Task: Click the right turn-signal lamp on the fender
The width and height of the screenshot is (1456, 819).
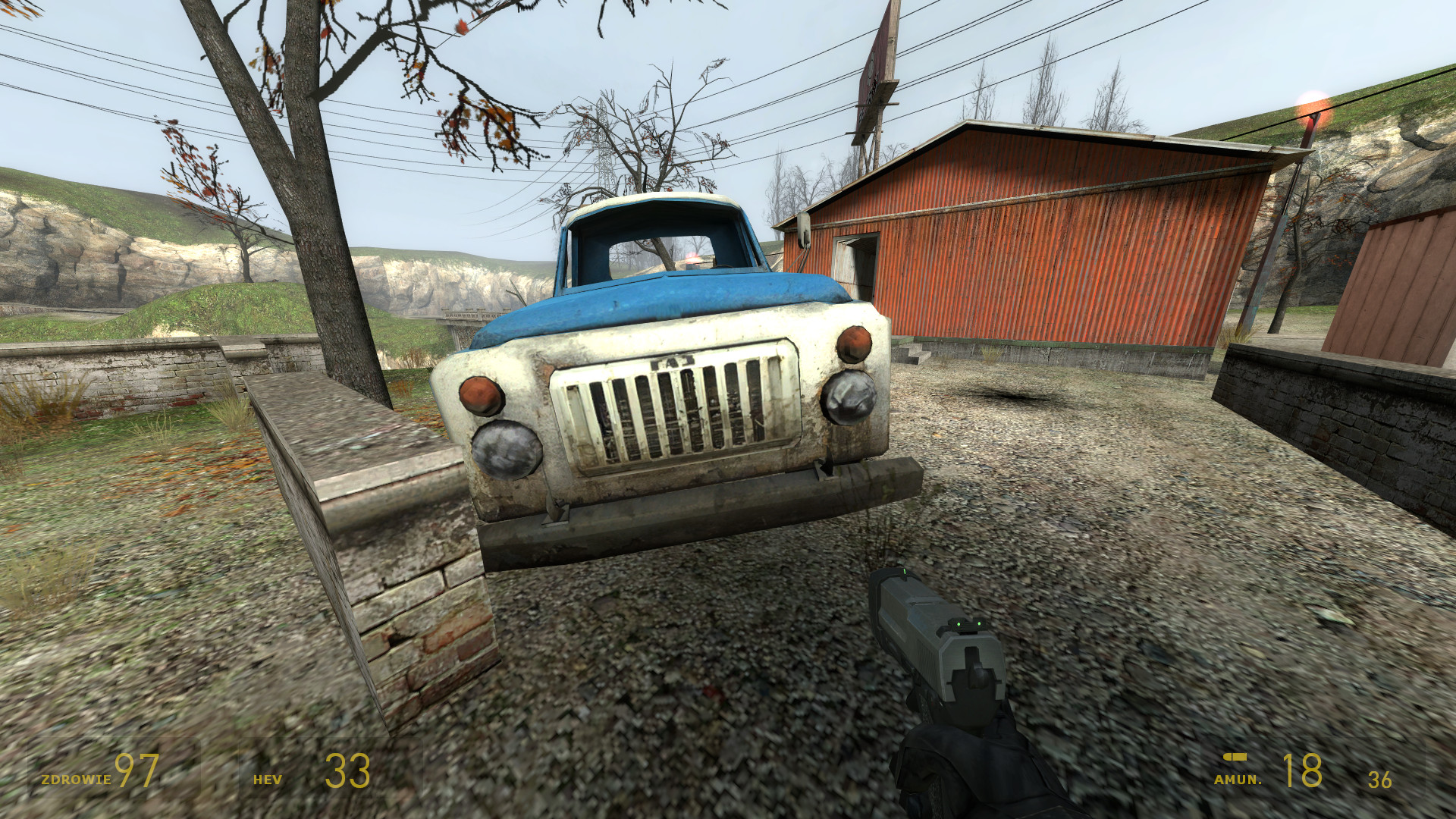Action: [x=854, y=343]
